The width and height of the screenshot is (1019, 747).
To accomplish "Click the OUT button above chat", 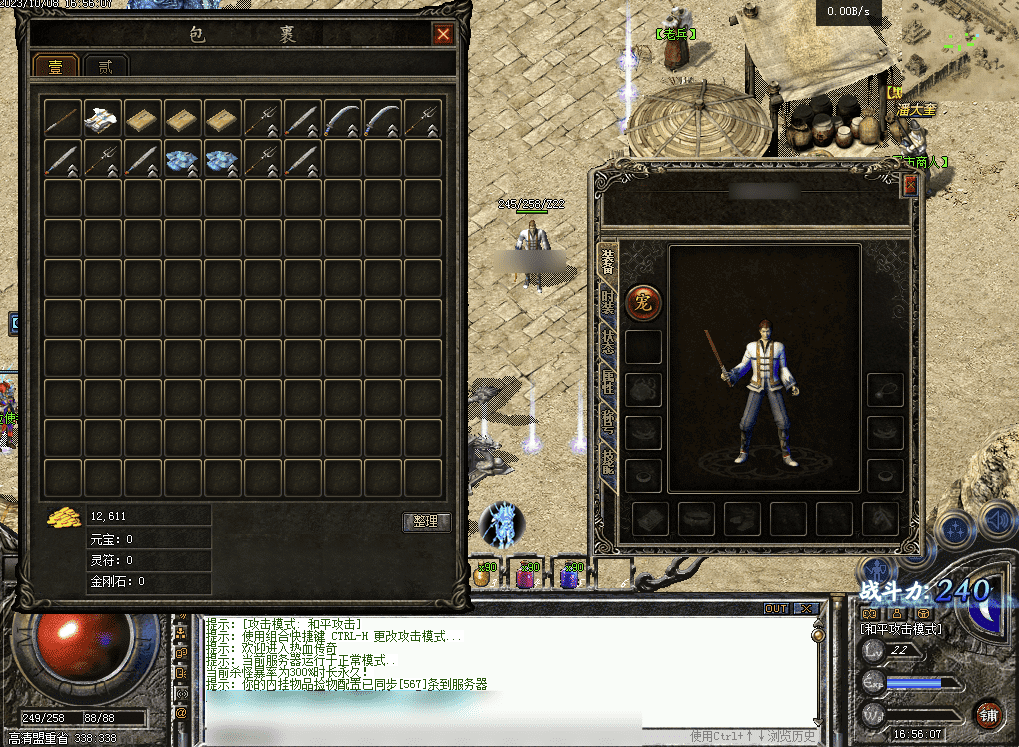I will [776, 608].
